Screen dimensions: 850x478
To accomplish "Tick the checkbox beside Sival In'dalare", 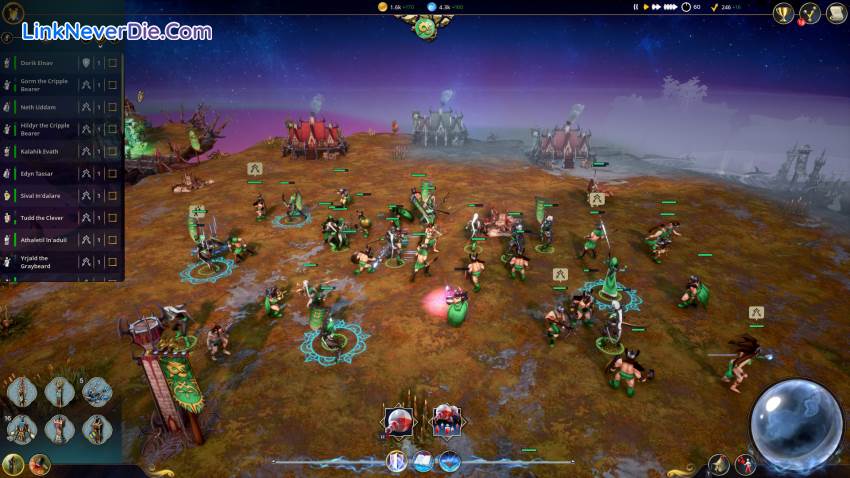I will pyautogui.click(x=113, y=195).
